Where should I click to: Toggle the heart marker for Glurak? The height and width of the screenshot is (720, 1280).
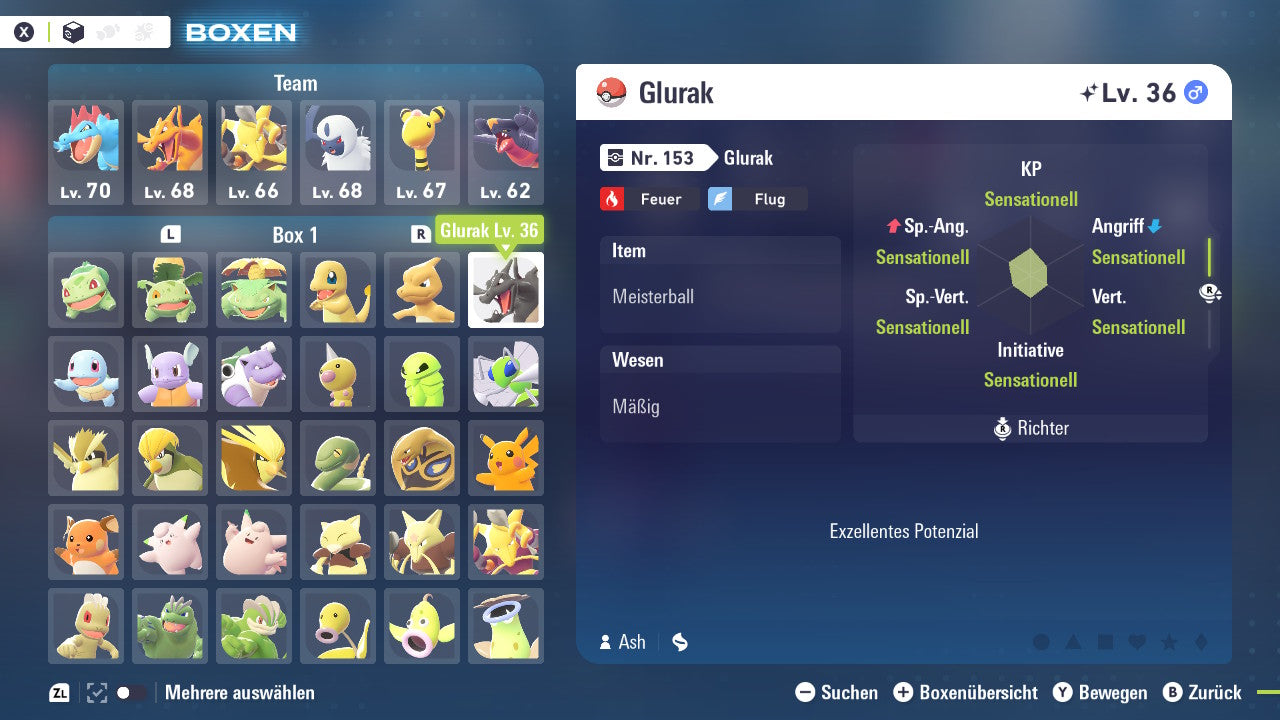(1137, 642)
